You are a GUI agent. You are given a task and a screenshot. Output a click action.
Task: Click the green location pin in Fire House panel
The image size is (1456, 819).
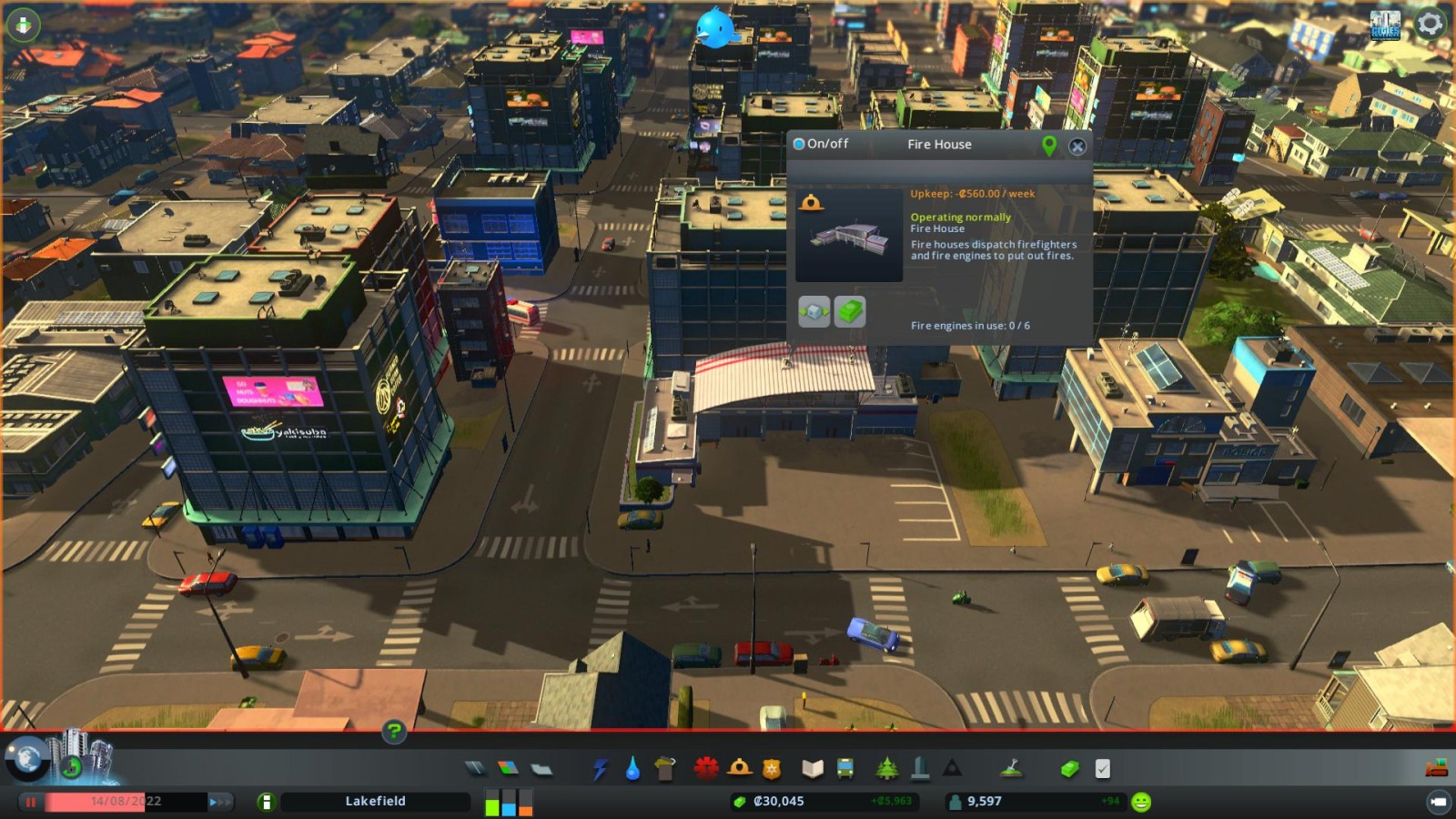click(x=1049, y=146)
